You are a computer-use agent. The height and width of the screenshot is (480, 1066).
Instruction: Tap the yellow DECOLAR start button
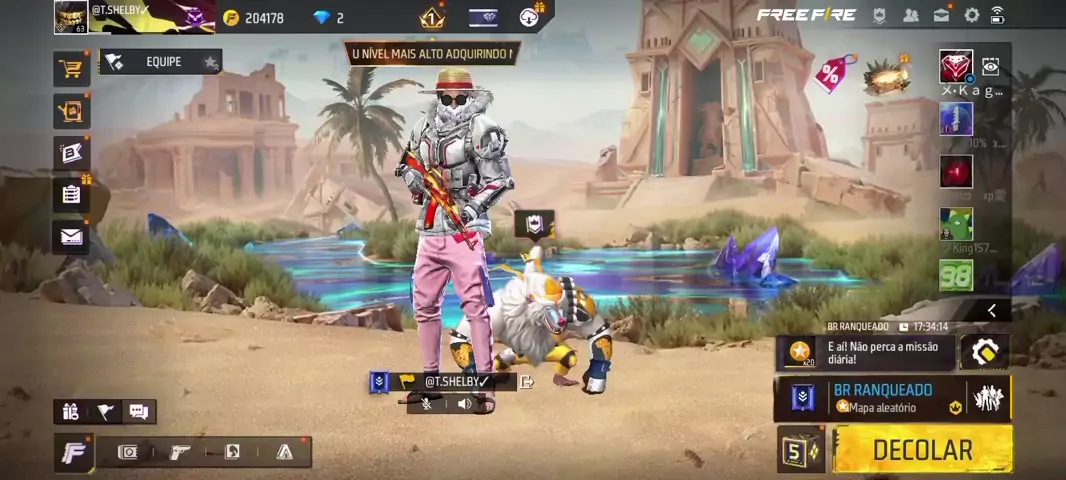click(x=921, y=450)
